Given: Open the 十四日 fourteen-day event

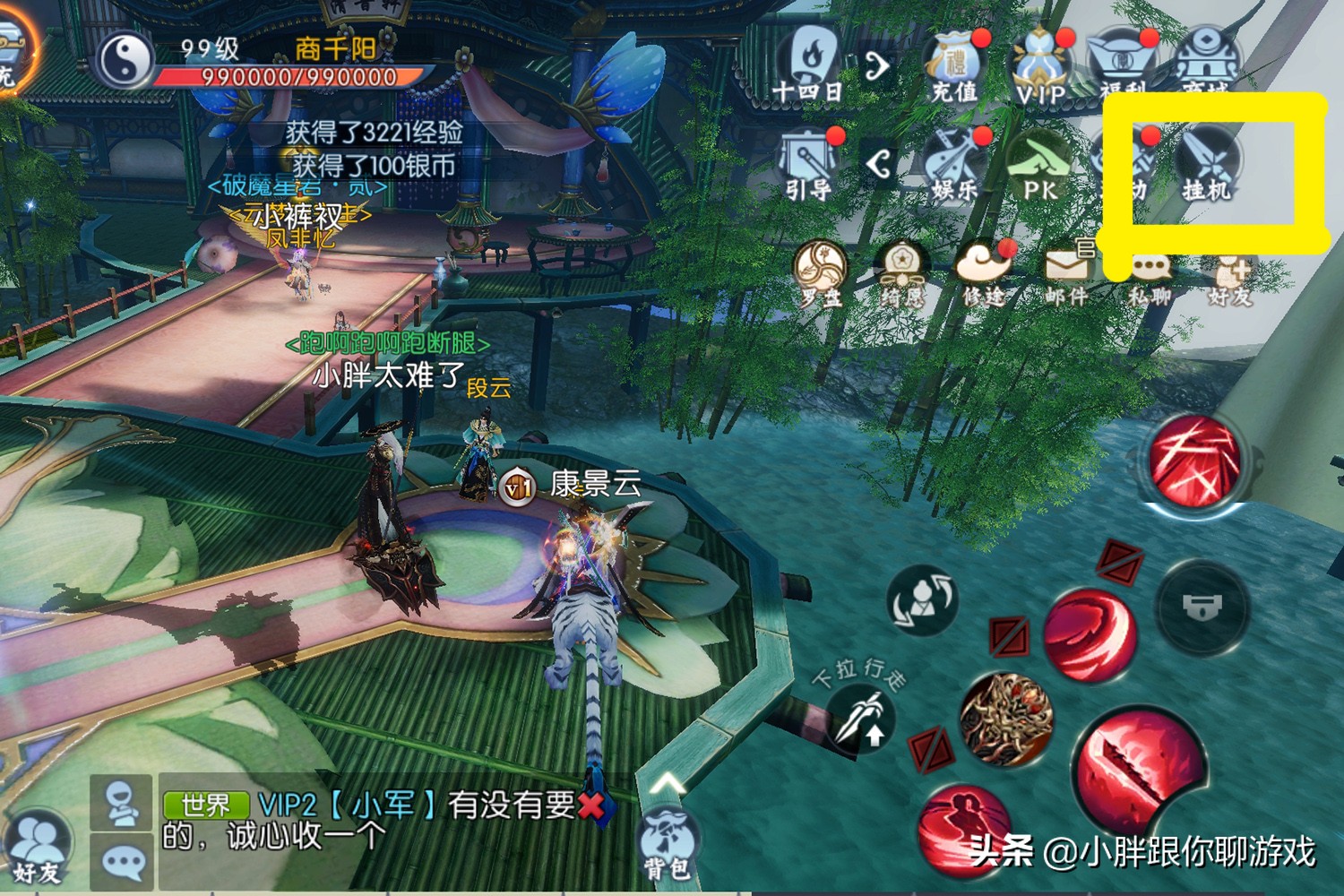Looking at the screenshot, I should (809, 63).
